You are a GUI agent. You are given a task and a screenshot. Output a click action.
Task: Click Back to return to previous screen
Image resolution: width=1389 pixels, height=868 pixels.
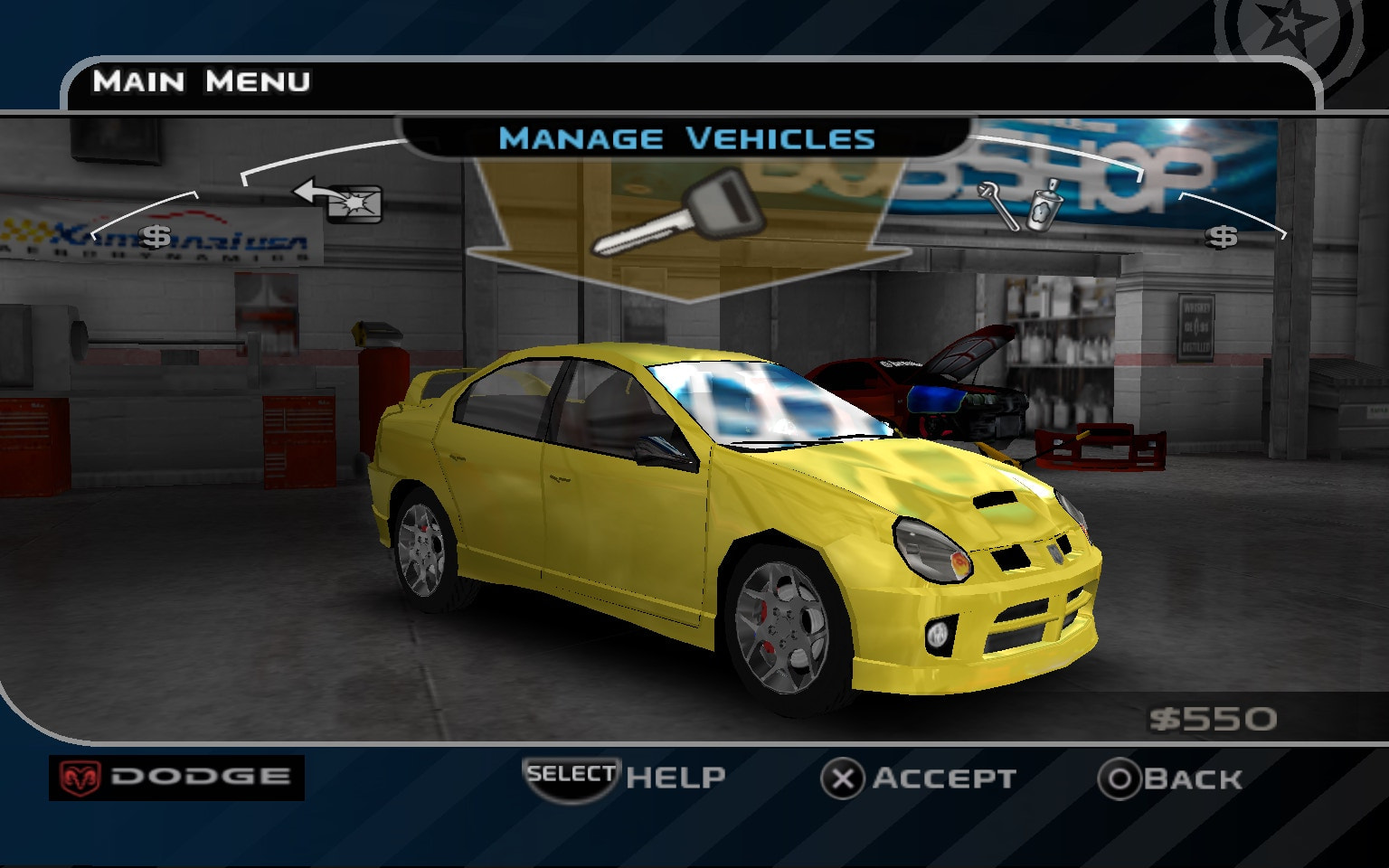click(x=1193, y=778)
